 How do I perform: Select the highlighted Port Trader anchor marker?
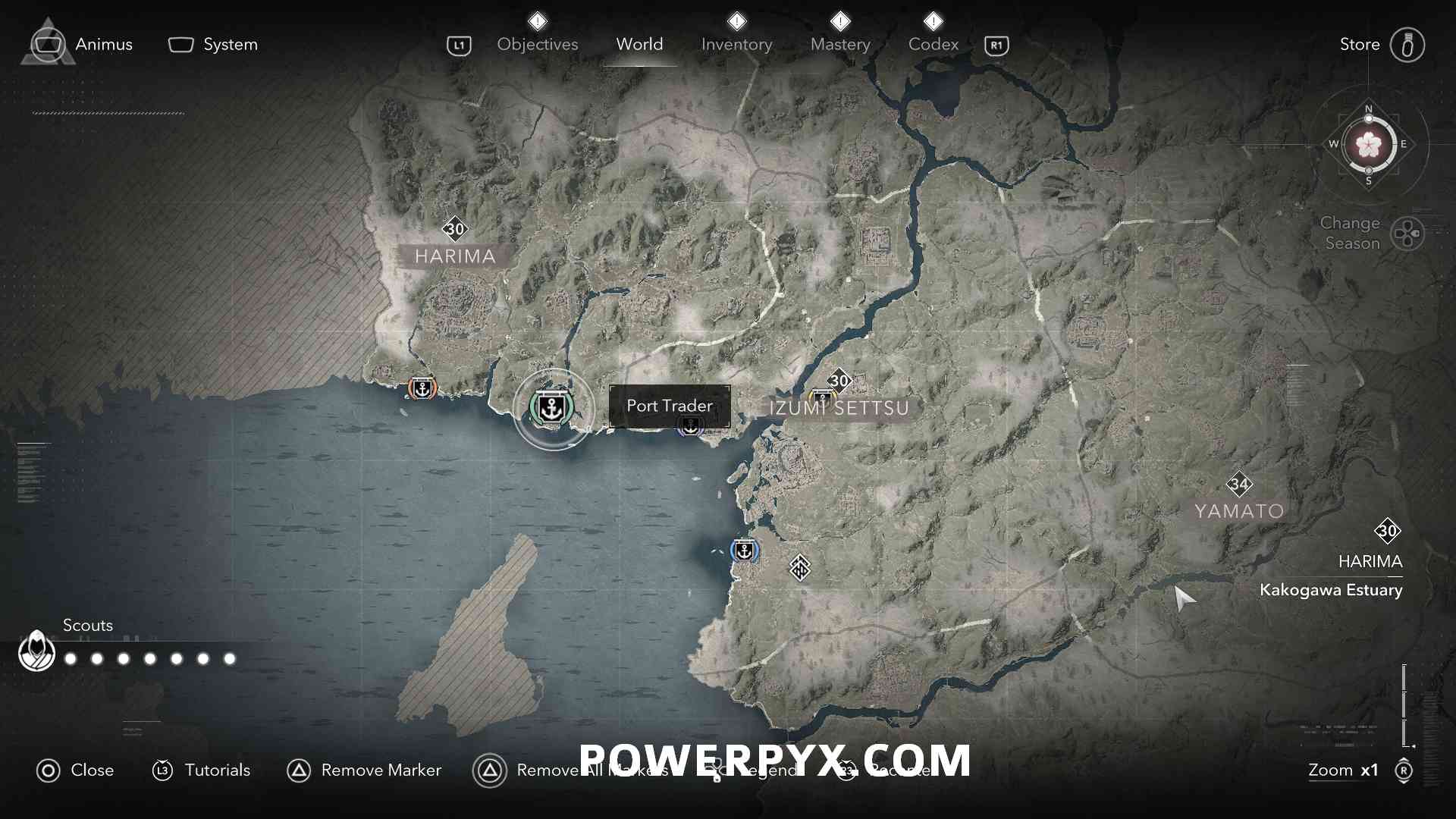click(552, 408)
